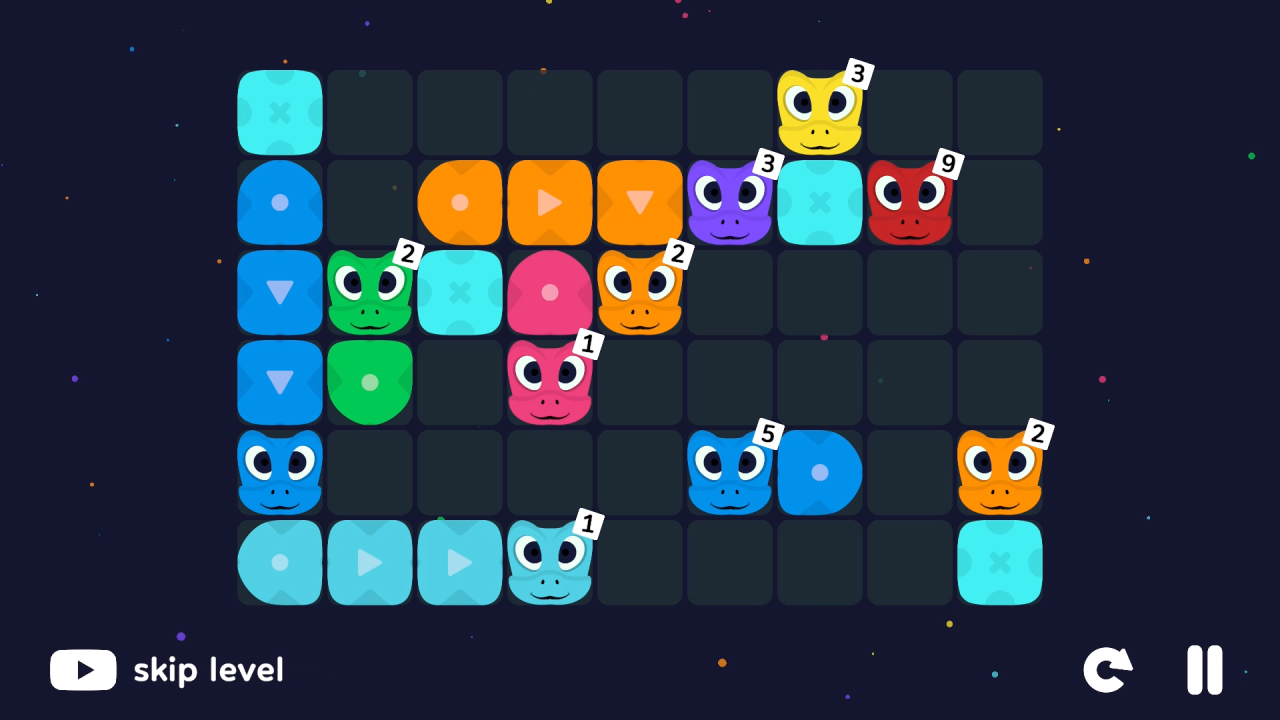Screen dimensions: 1280x720
Task: Select the orange down-arrow tile
Action: tap(640, 203)
